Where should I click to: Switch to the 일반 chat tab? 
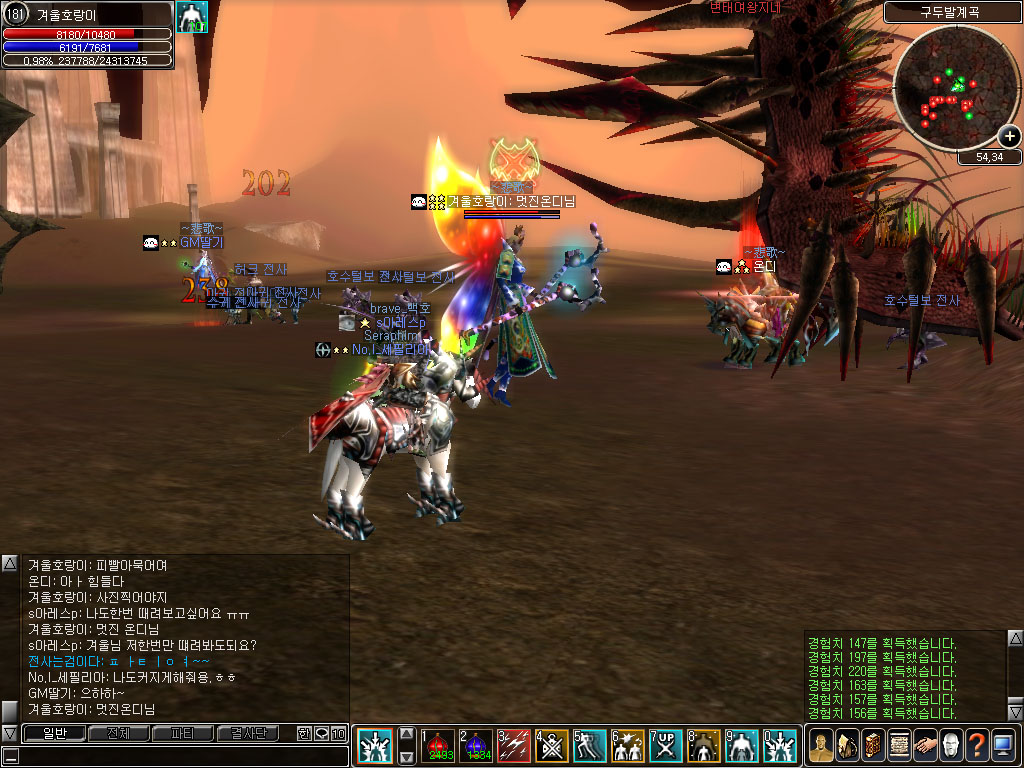53,733
